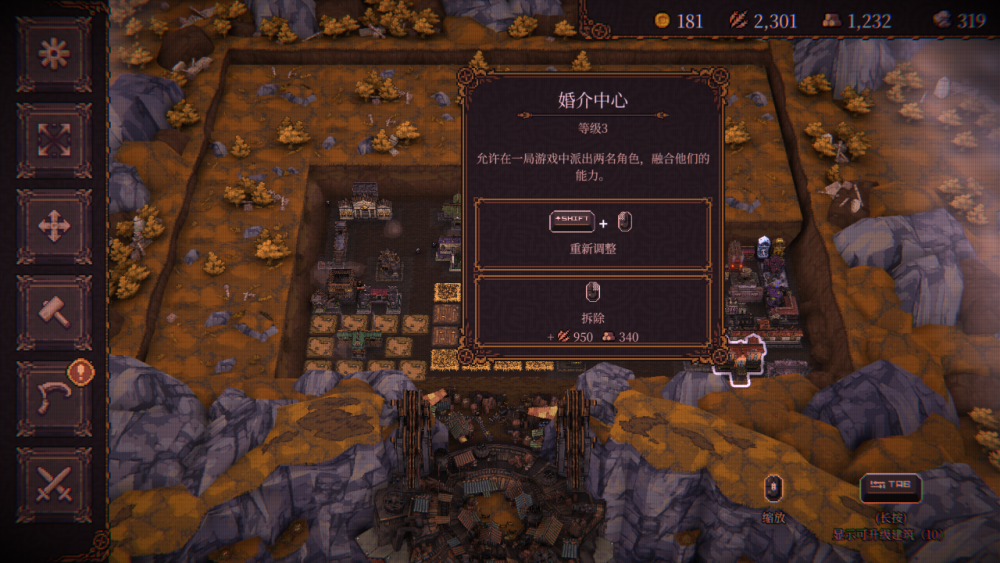Open the sickle harvest button
Viewport: 1000px width, 563px height.
54,398
